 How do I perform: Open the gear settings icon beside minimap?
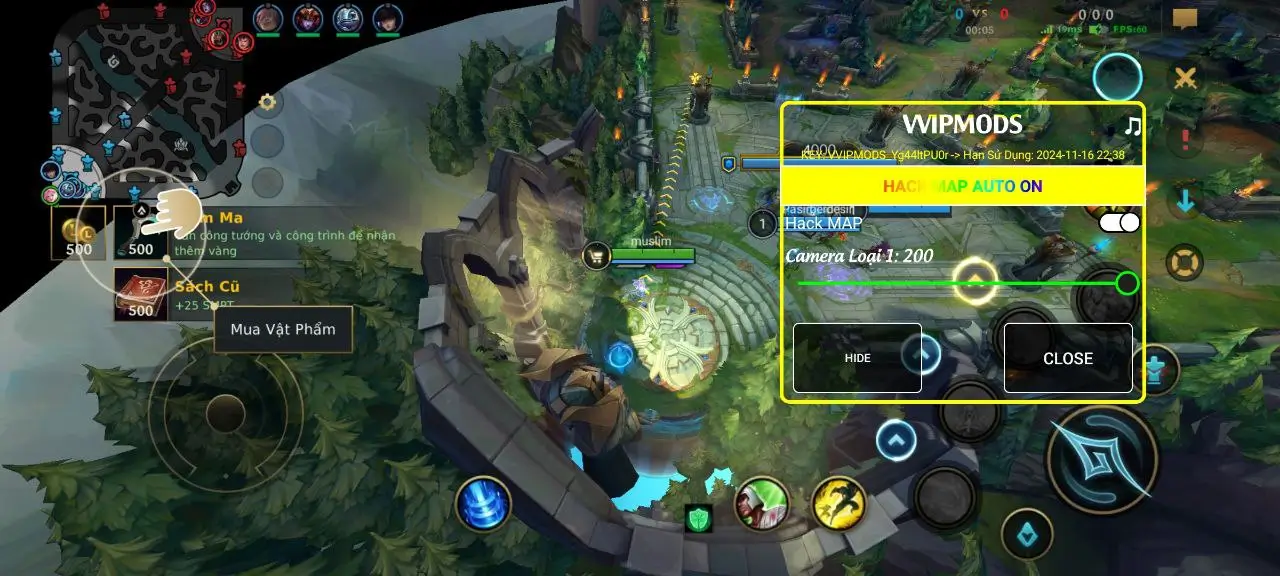coord(267,102)
